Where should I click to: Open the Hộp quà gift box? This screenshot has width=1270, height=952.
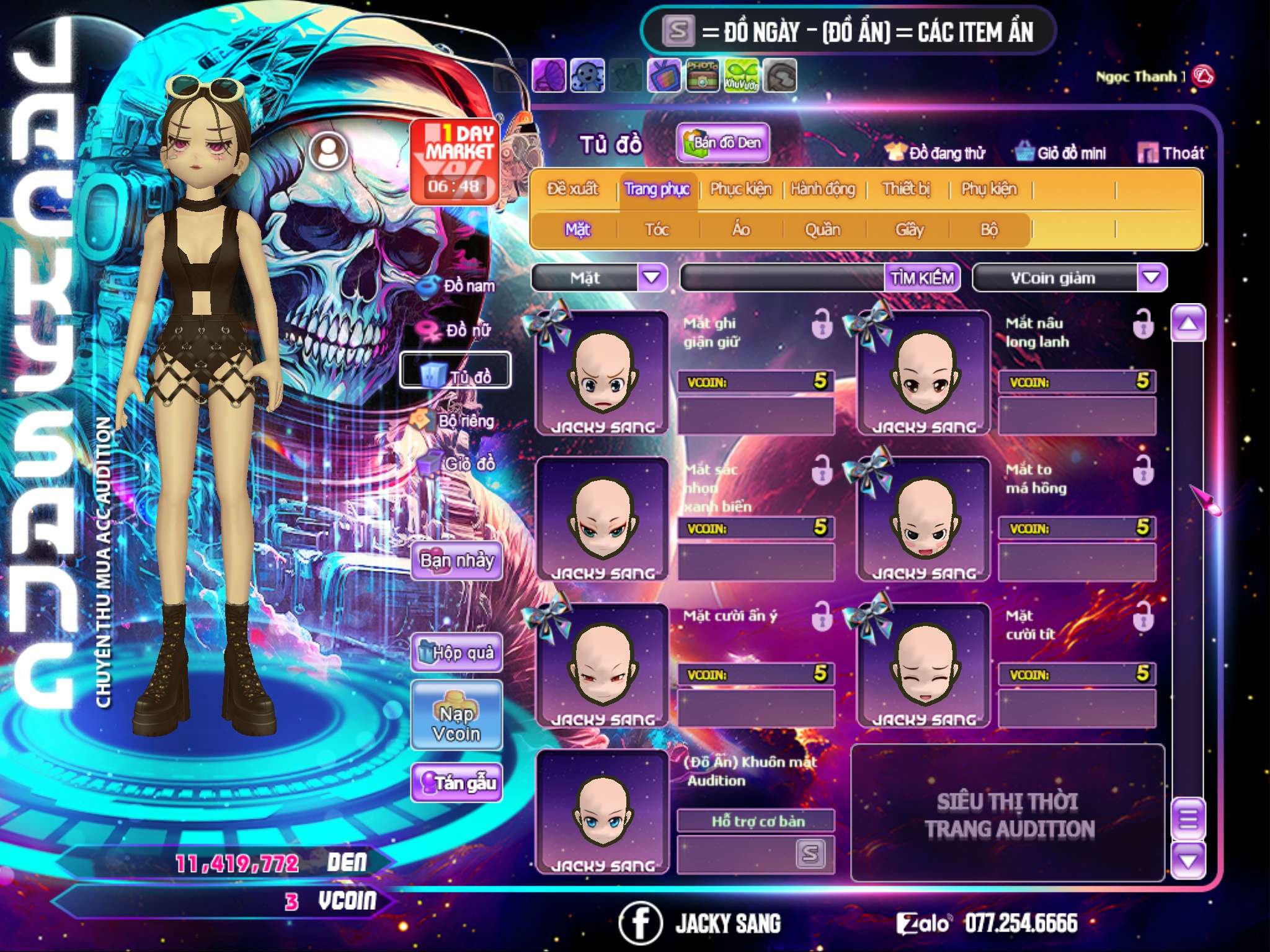457,653
